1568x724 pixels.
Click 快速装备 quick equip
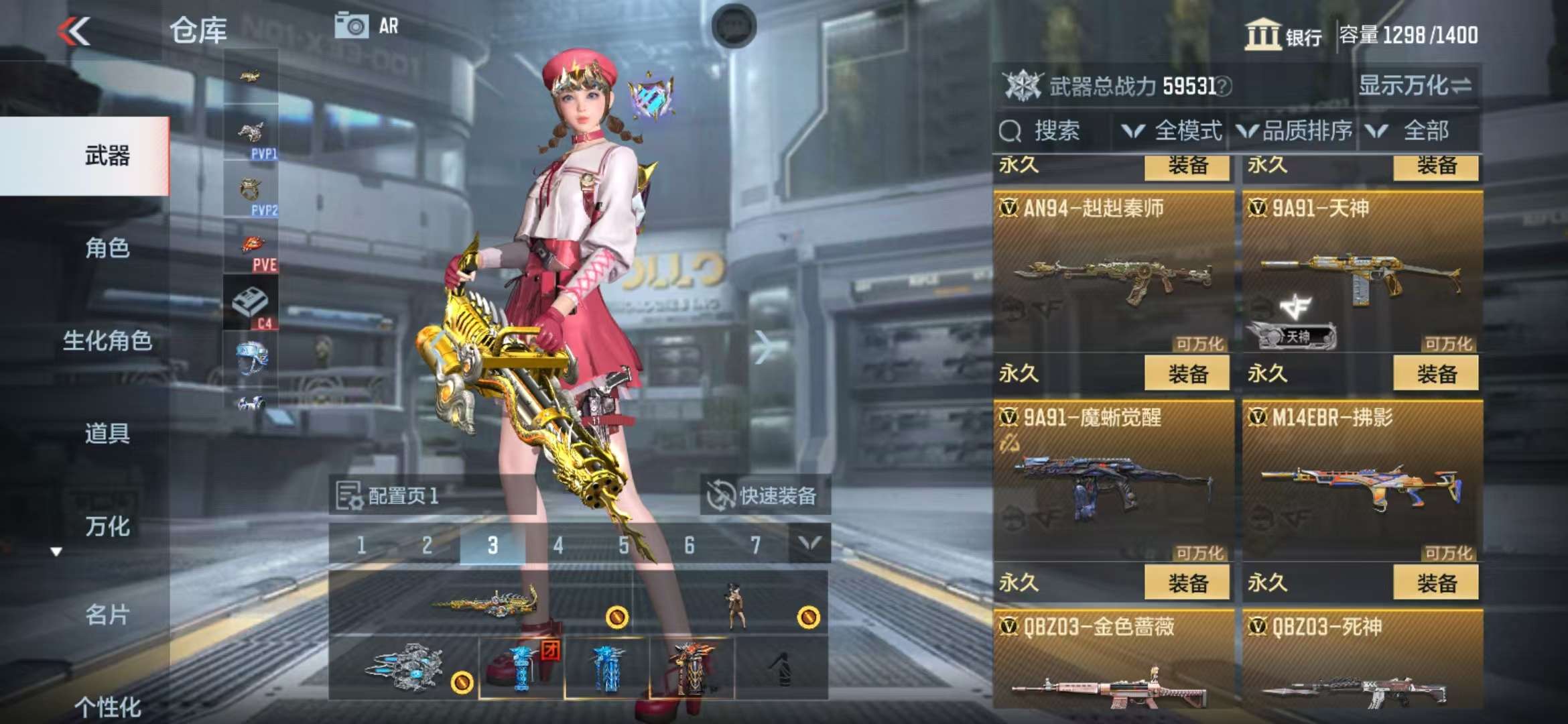(764, 496)
